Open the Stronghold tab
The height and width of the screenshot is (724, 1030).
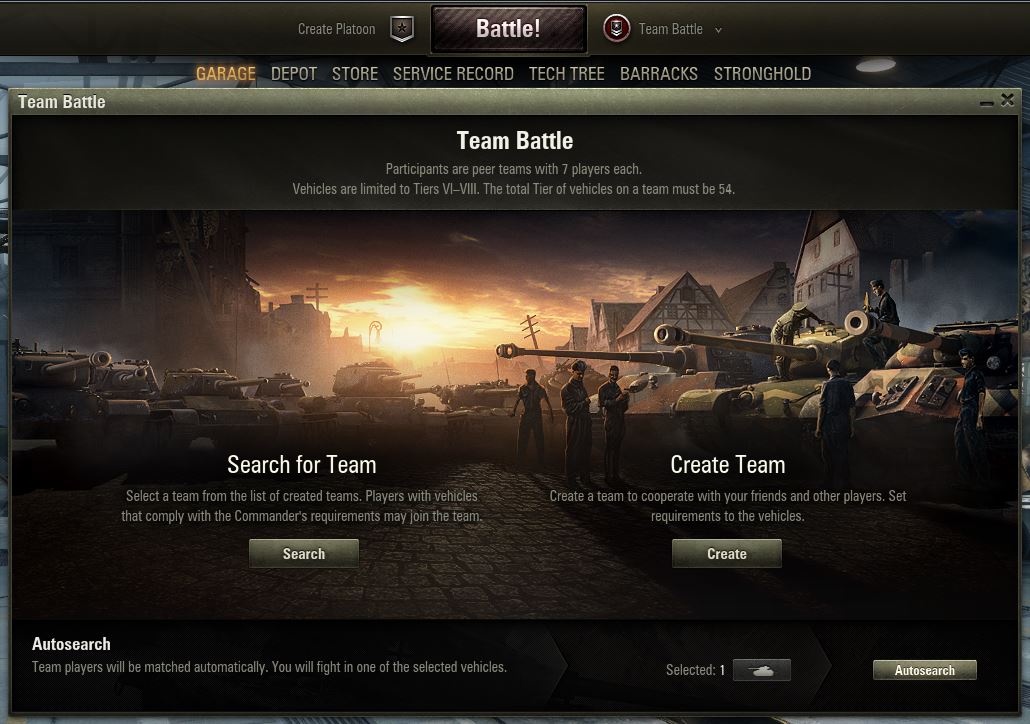[x=762, y=74]
